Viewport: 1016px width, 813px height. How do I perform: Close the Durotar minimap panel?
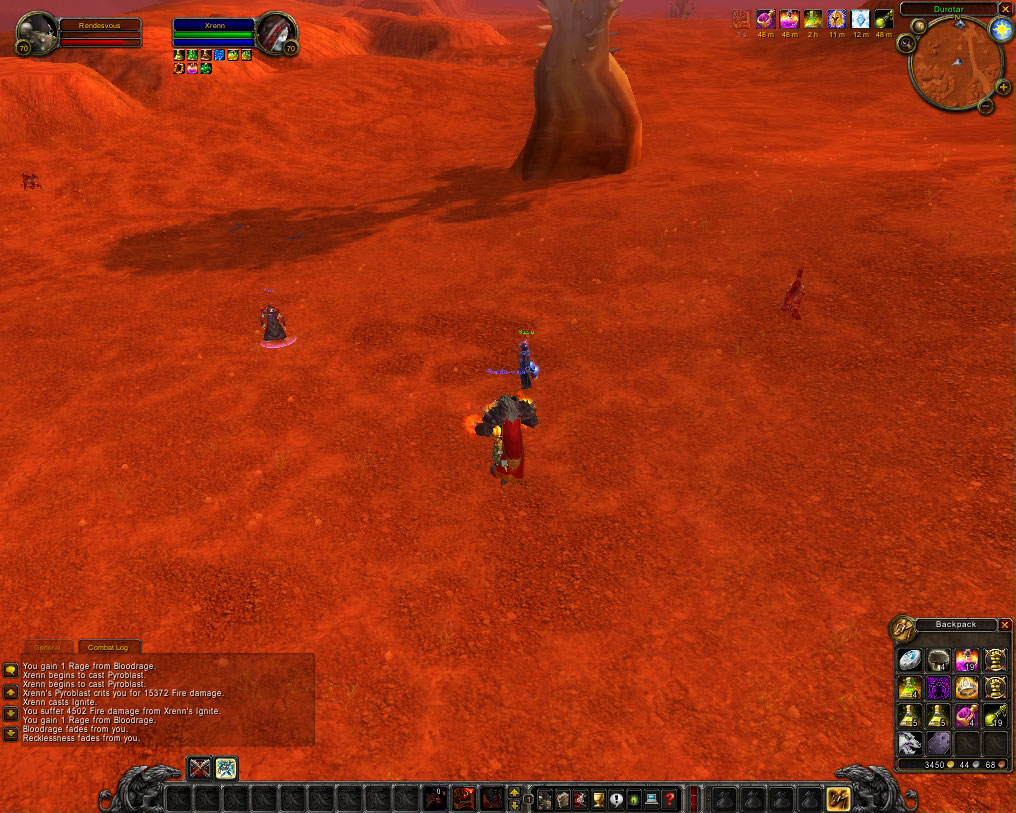[x=1005, y=9]
